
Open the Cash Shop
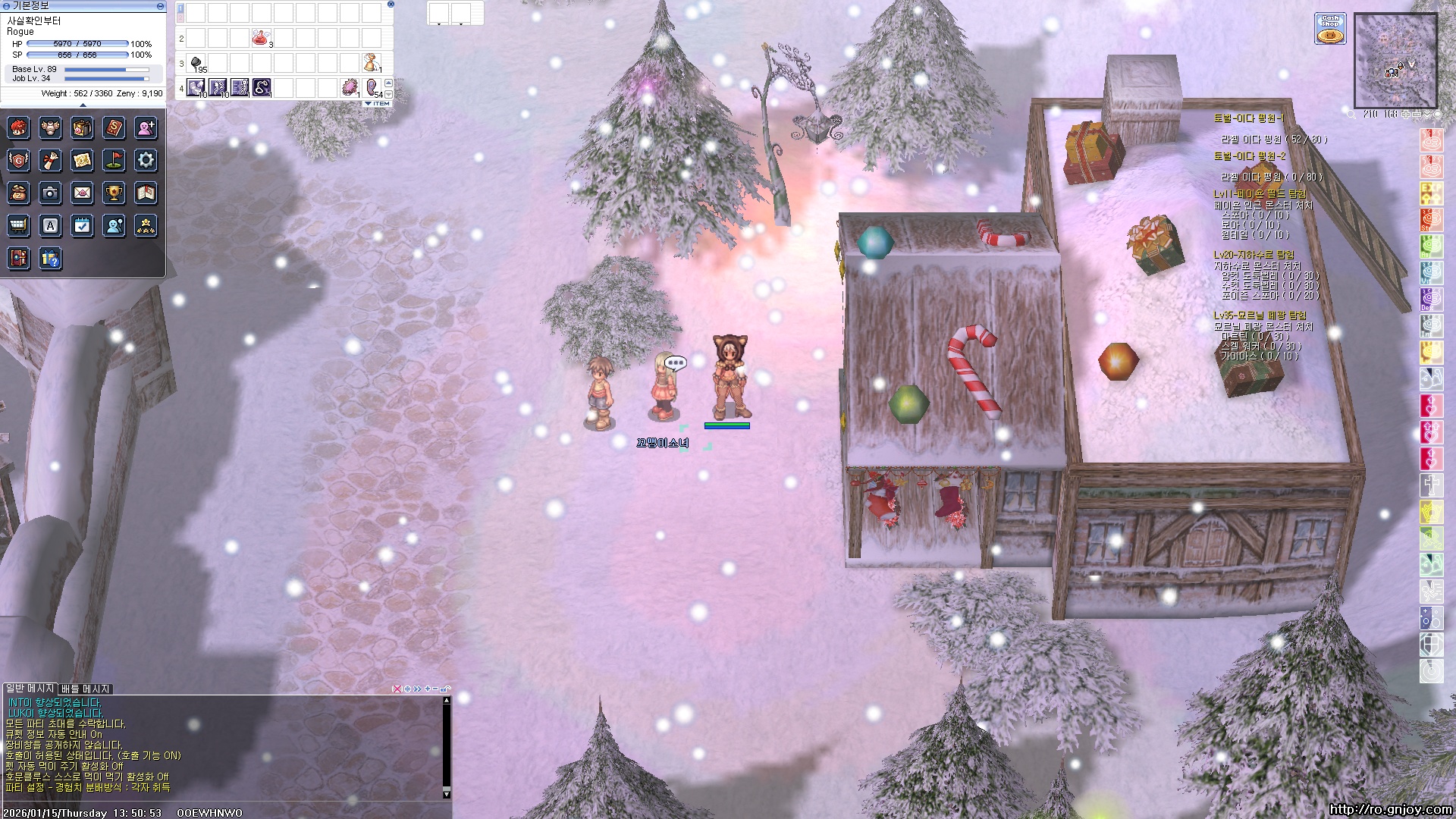(x=1330, y=29)
